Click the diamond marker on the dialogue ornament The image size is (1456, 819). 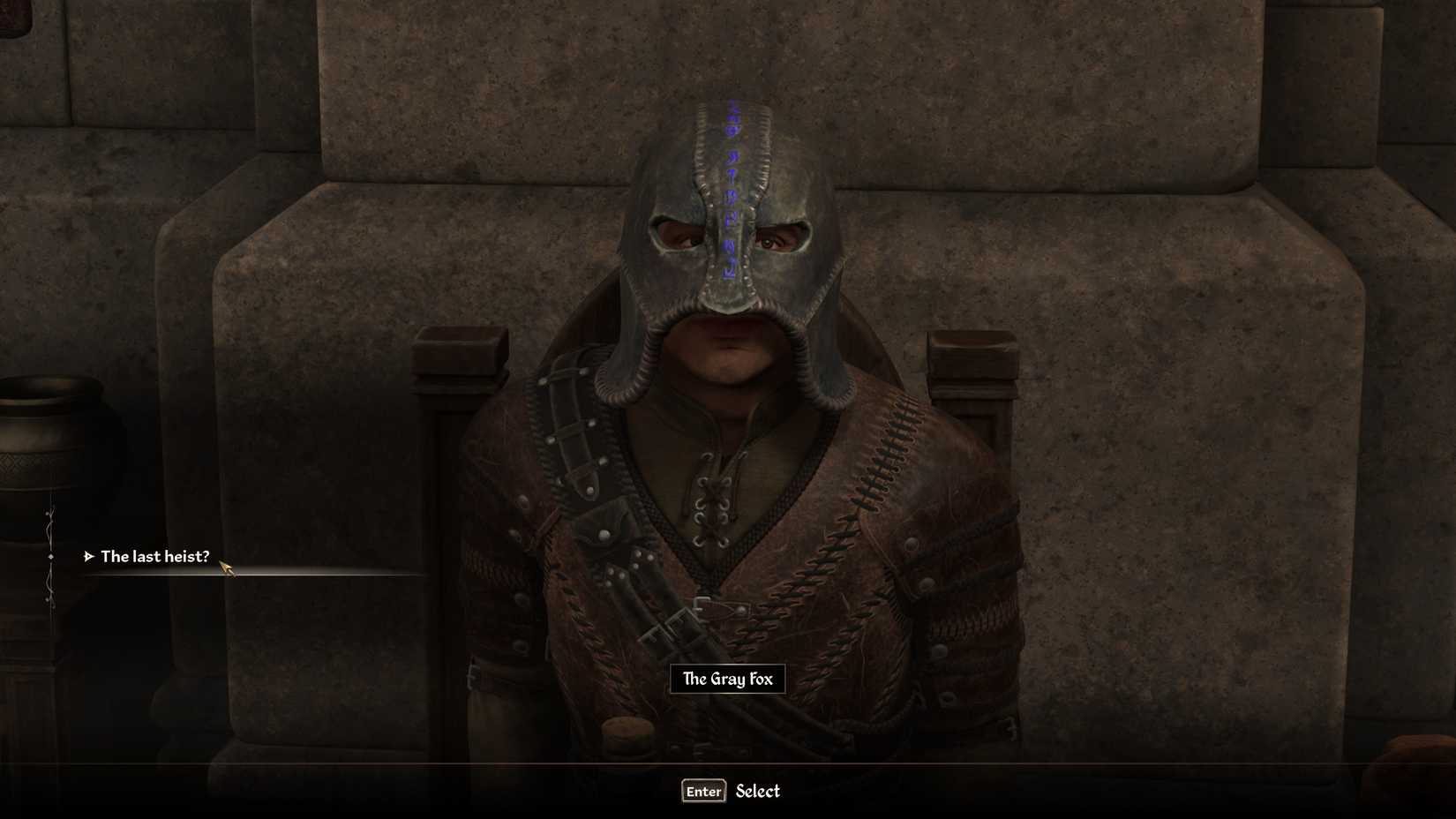(x=50, y=555)
